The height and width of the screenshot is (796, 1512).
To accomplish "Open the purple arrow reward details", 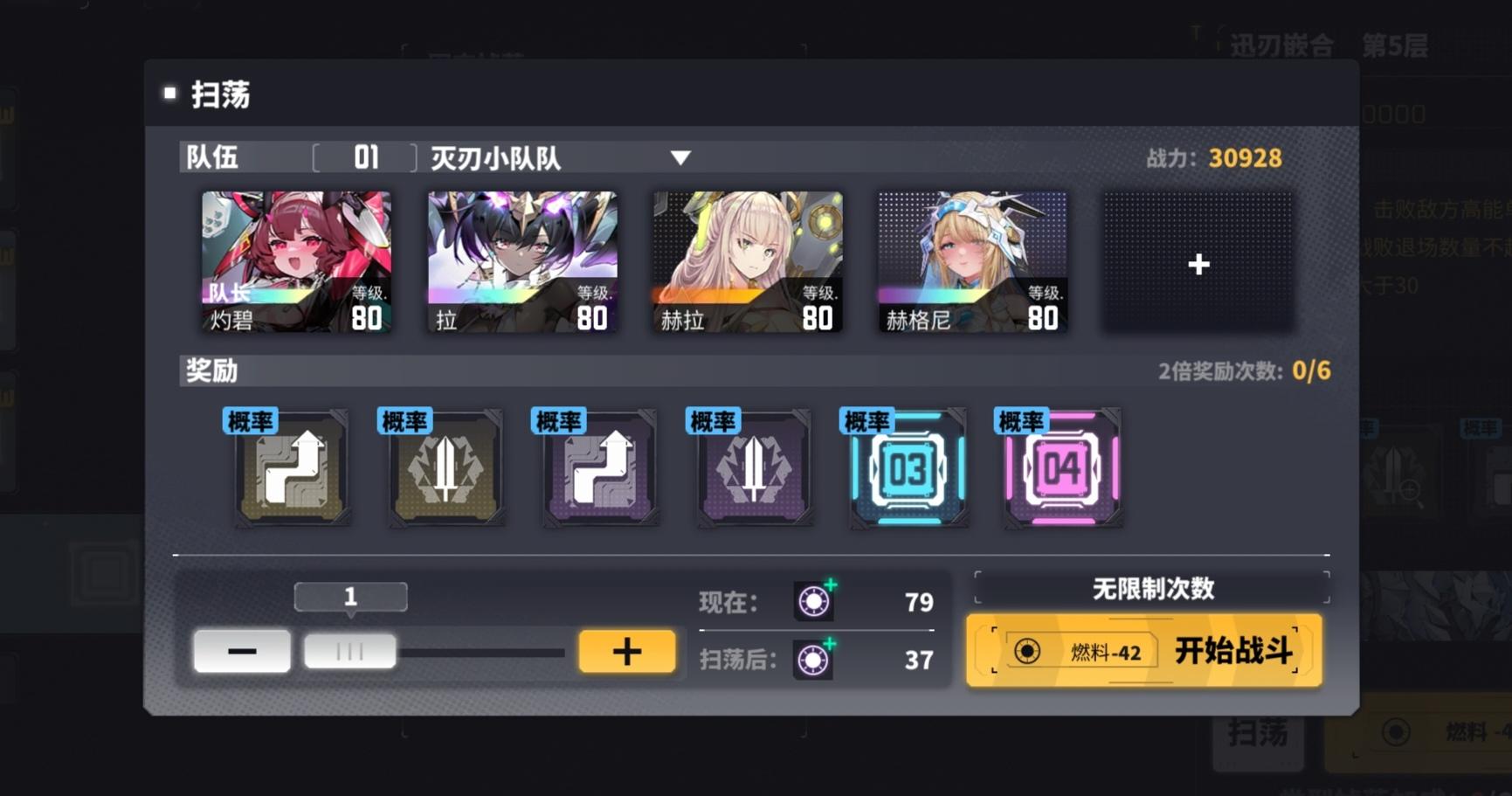I will click(599, 469).
